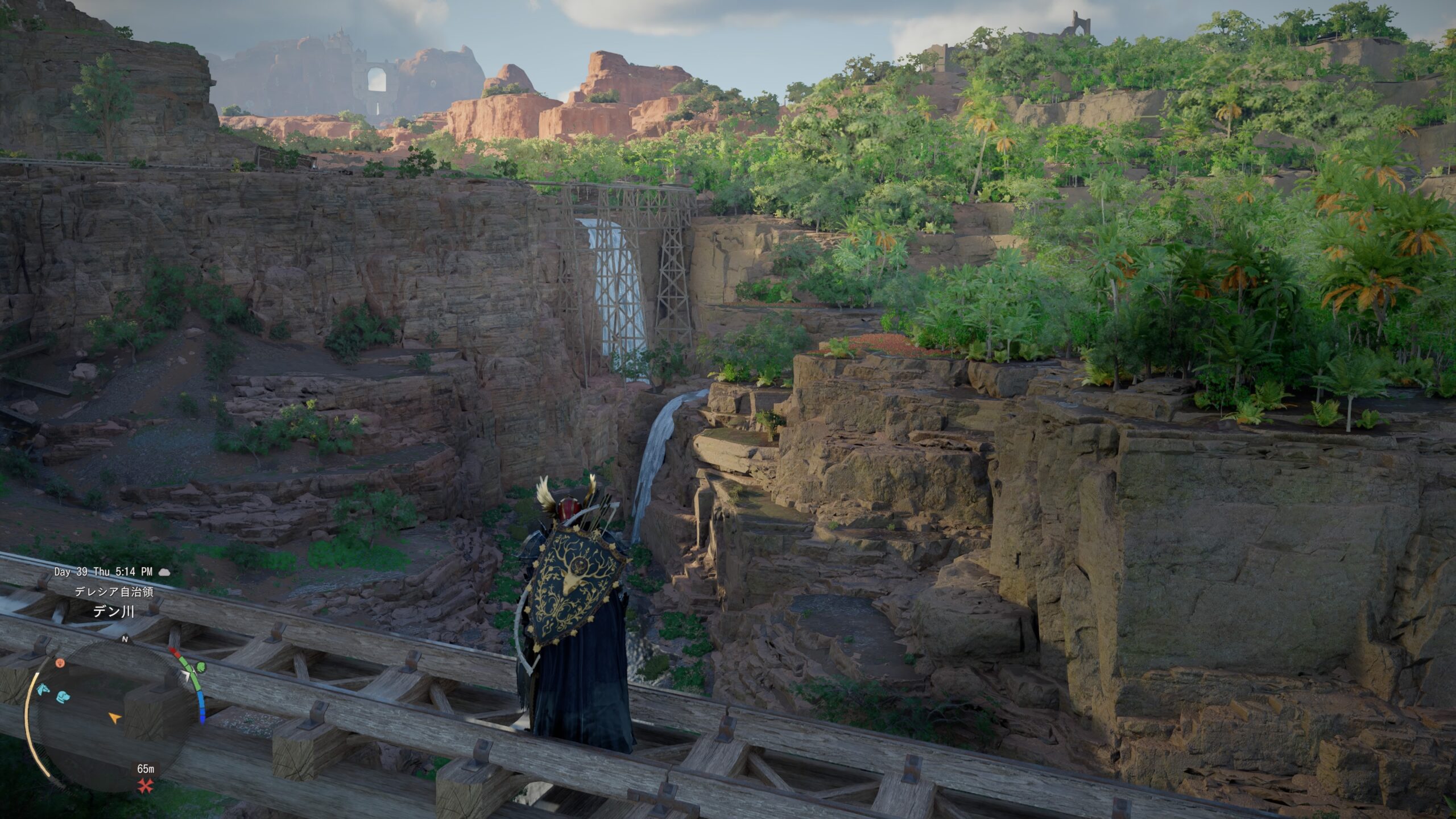The height and width of the screenshot is (819, 1456).
Task: Select the blue dog marker on minimap
Action: (x=63, y=696)
